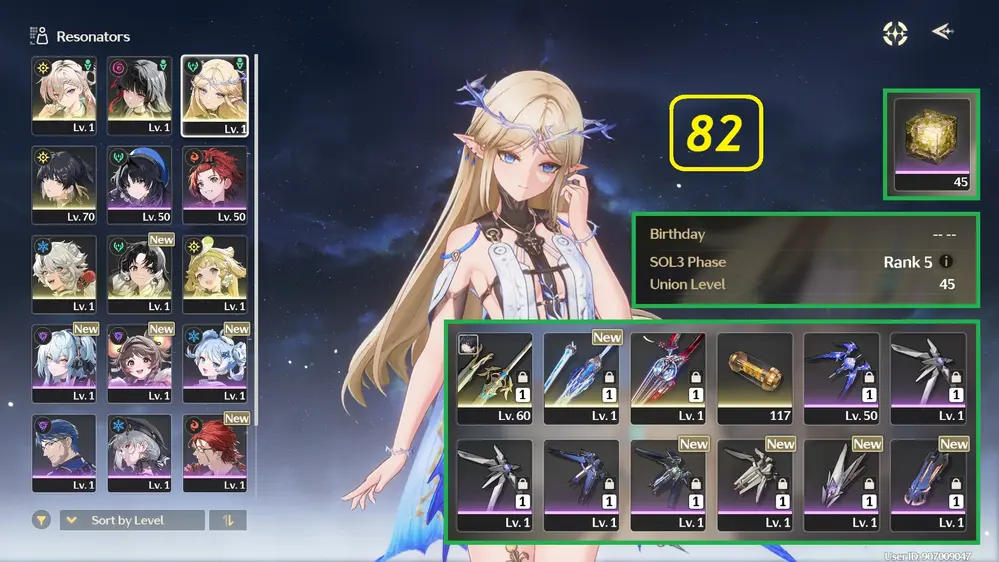Screen dimensions: 999x562
Task: Open the resonator filter funnel icon
Action: pos(41,520)
